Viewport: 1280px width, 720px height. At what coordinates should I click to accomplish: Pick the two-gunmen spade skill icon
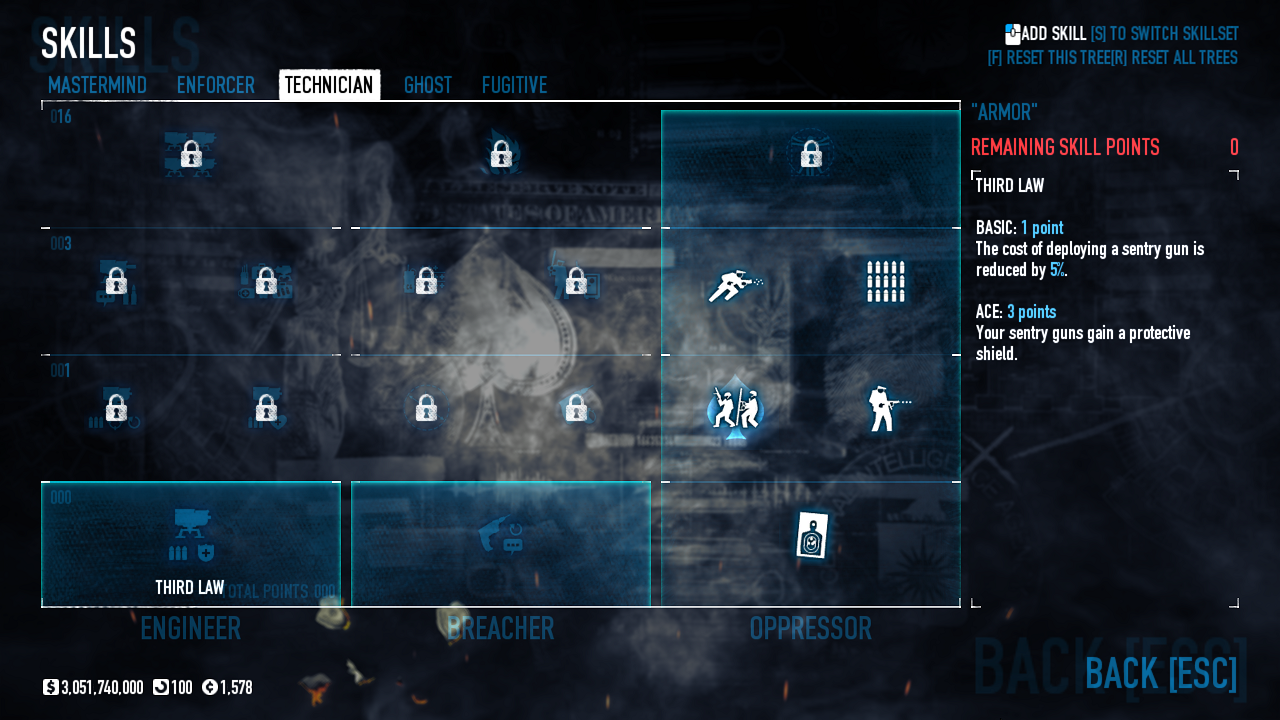735,408
